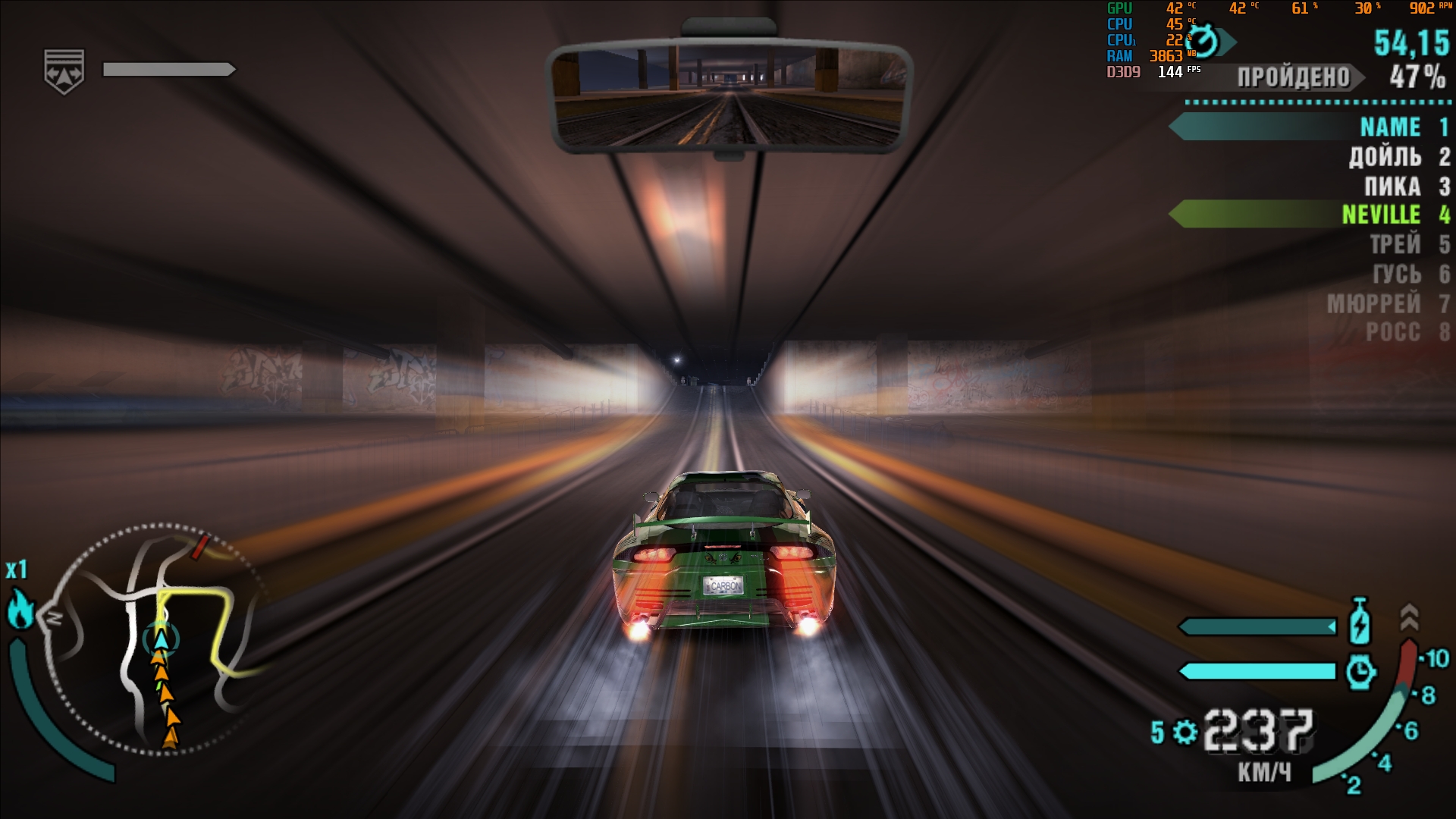Click the rear-view mirror display

728,96
